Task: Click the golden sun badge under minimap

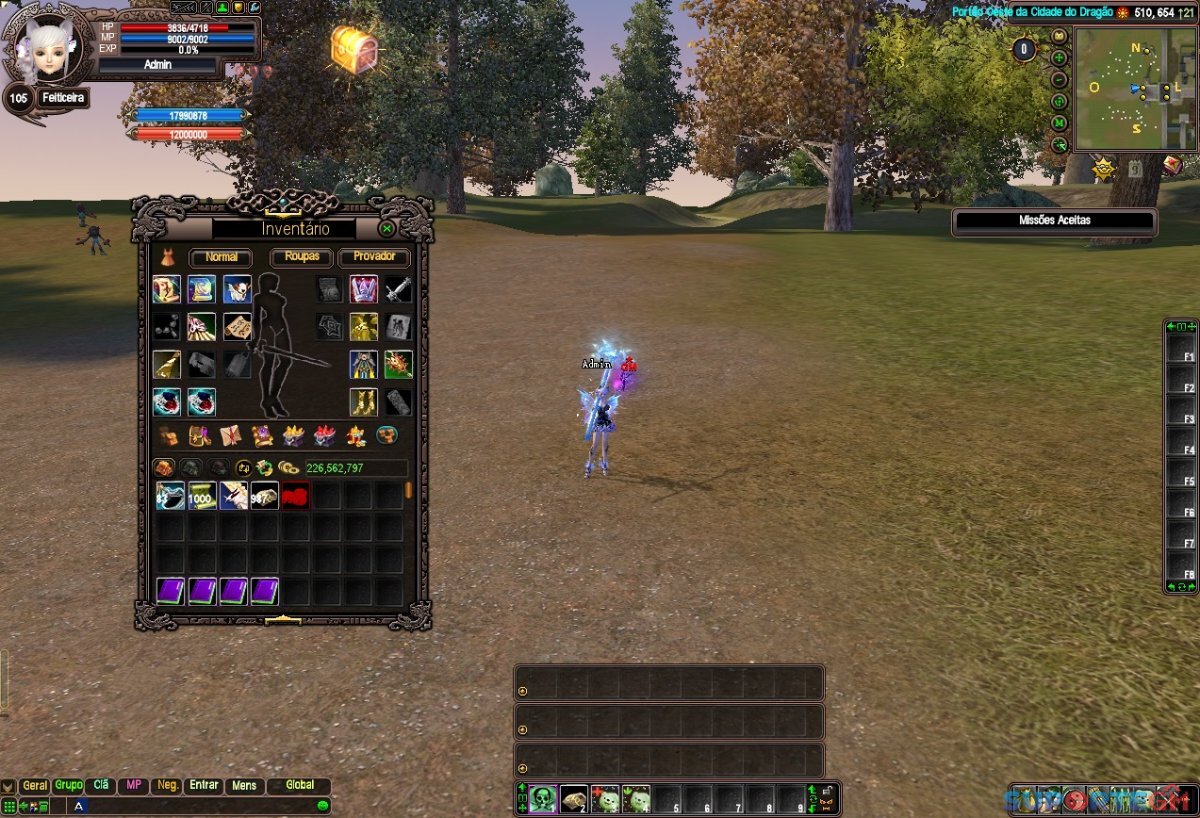Action: (1103, 168)
